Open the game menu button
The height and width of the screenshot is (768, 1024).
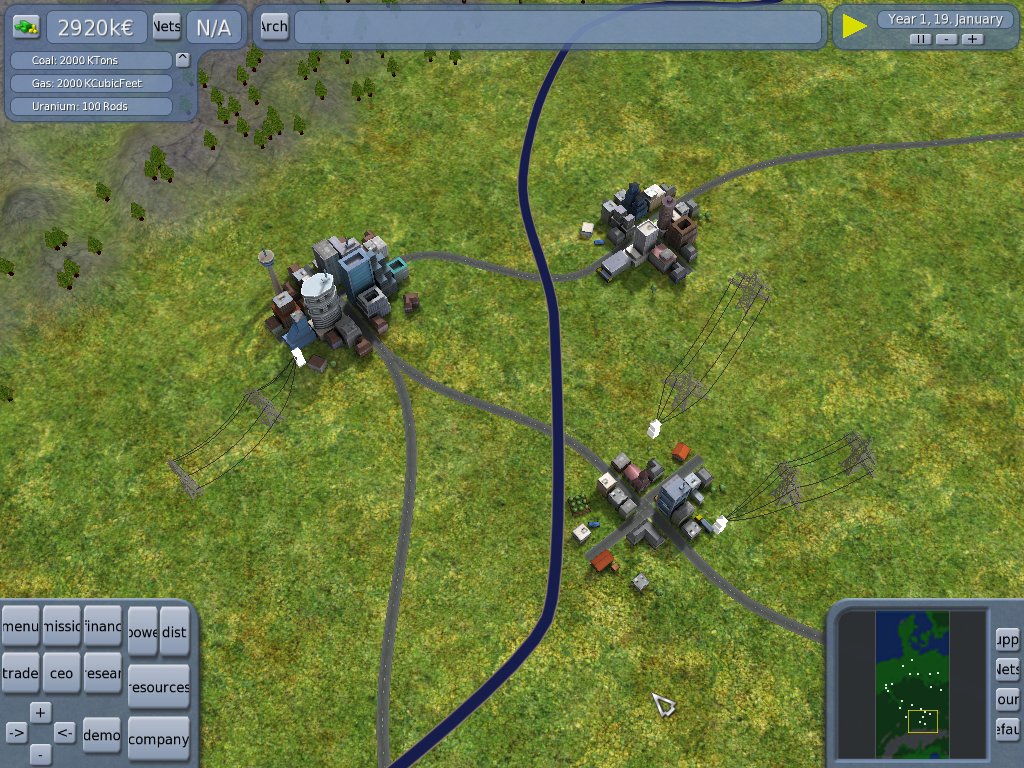20,626
